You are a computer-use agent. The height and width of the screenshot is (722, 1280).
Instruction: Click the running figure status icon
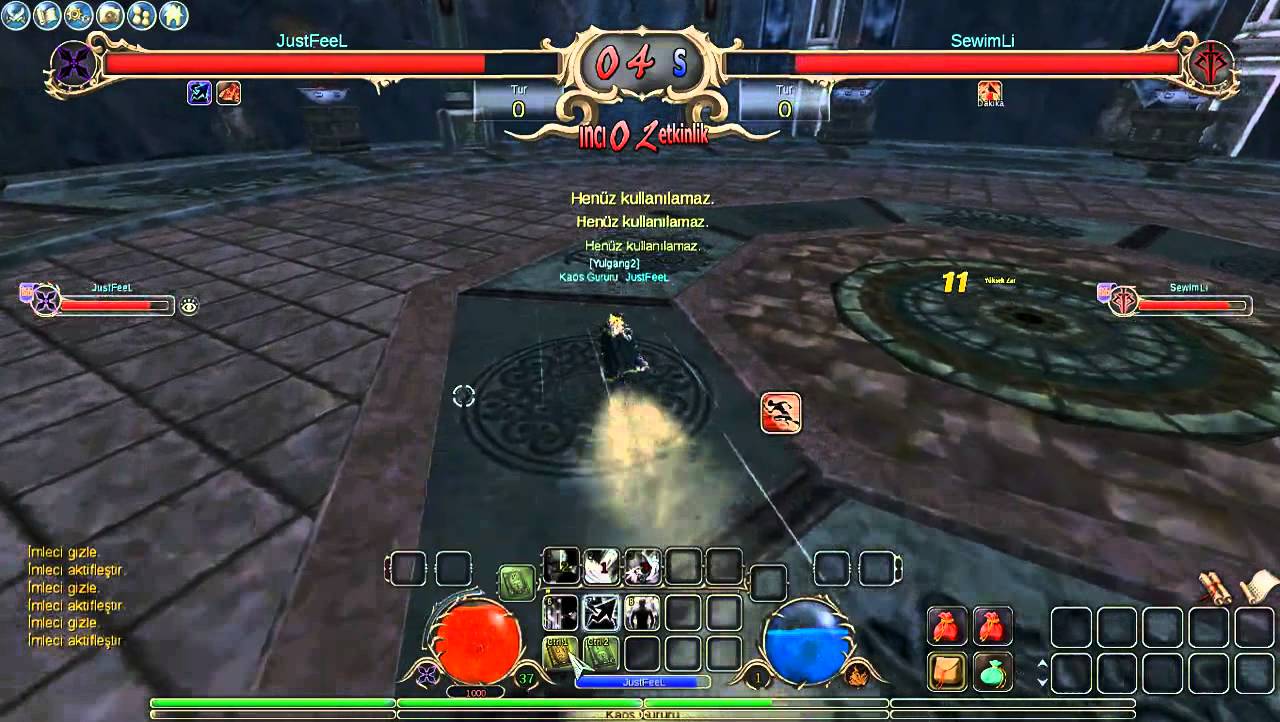[780, 413]
